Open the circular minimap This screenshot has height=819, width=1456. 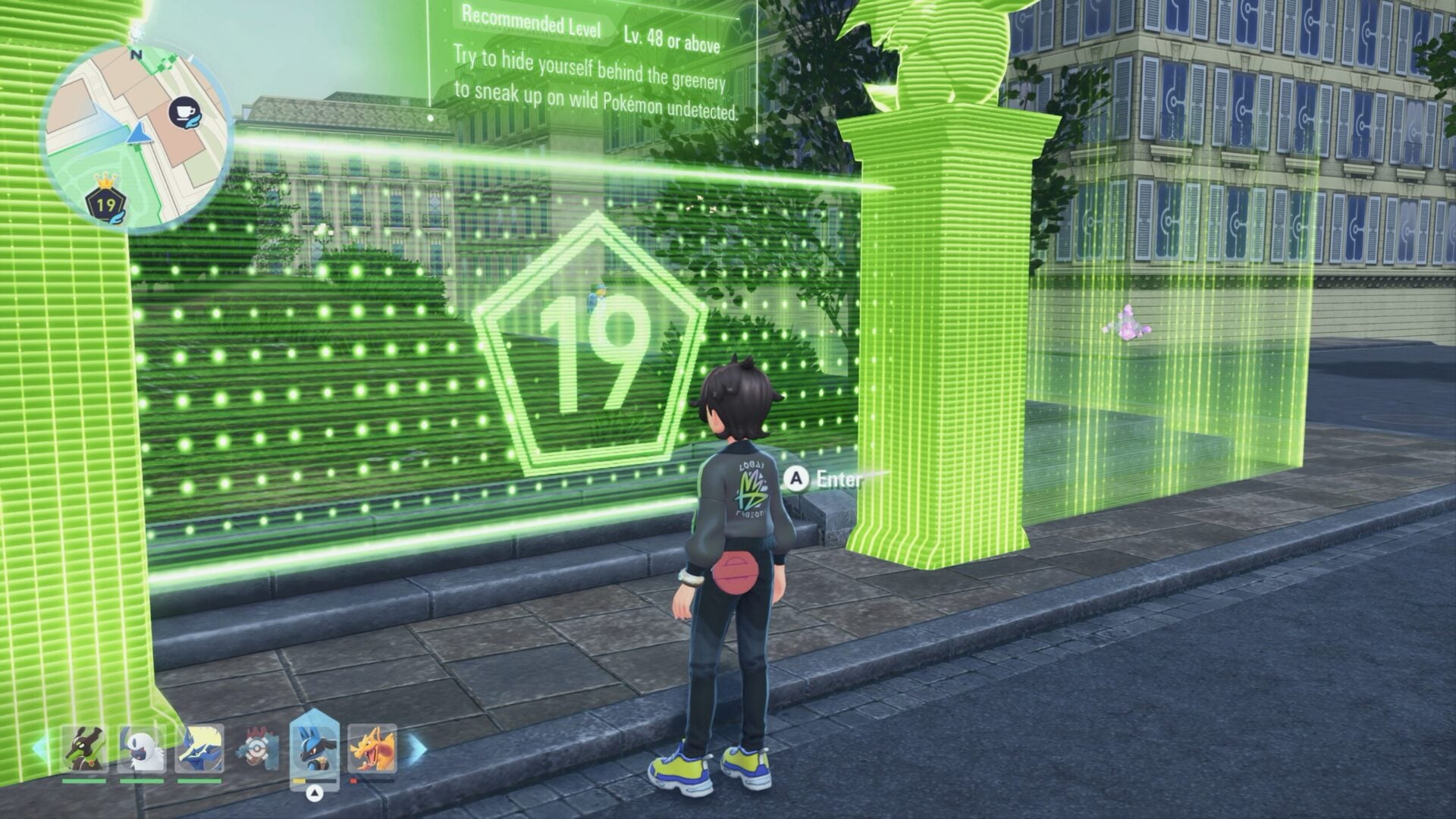click(135, 136)
